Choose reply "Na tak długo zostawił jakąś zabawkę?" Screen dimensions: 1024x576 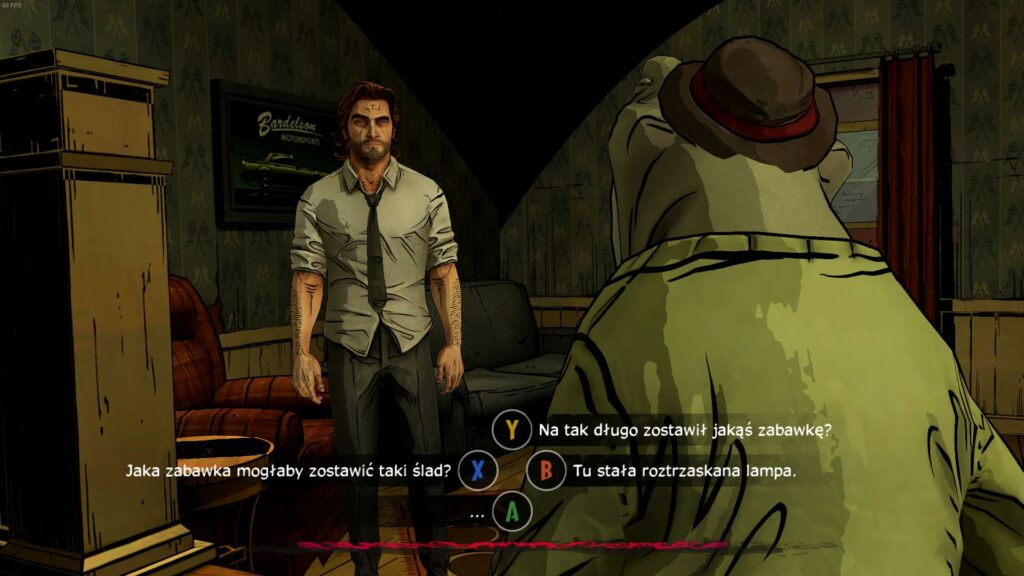click(685, 430)
